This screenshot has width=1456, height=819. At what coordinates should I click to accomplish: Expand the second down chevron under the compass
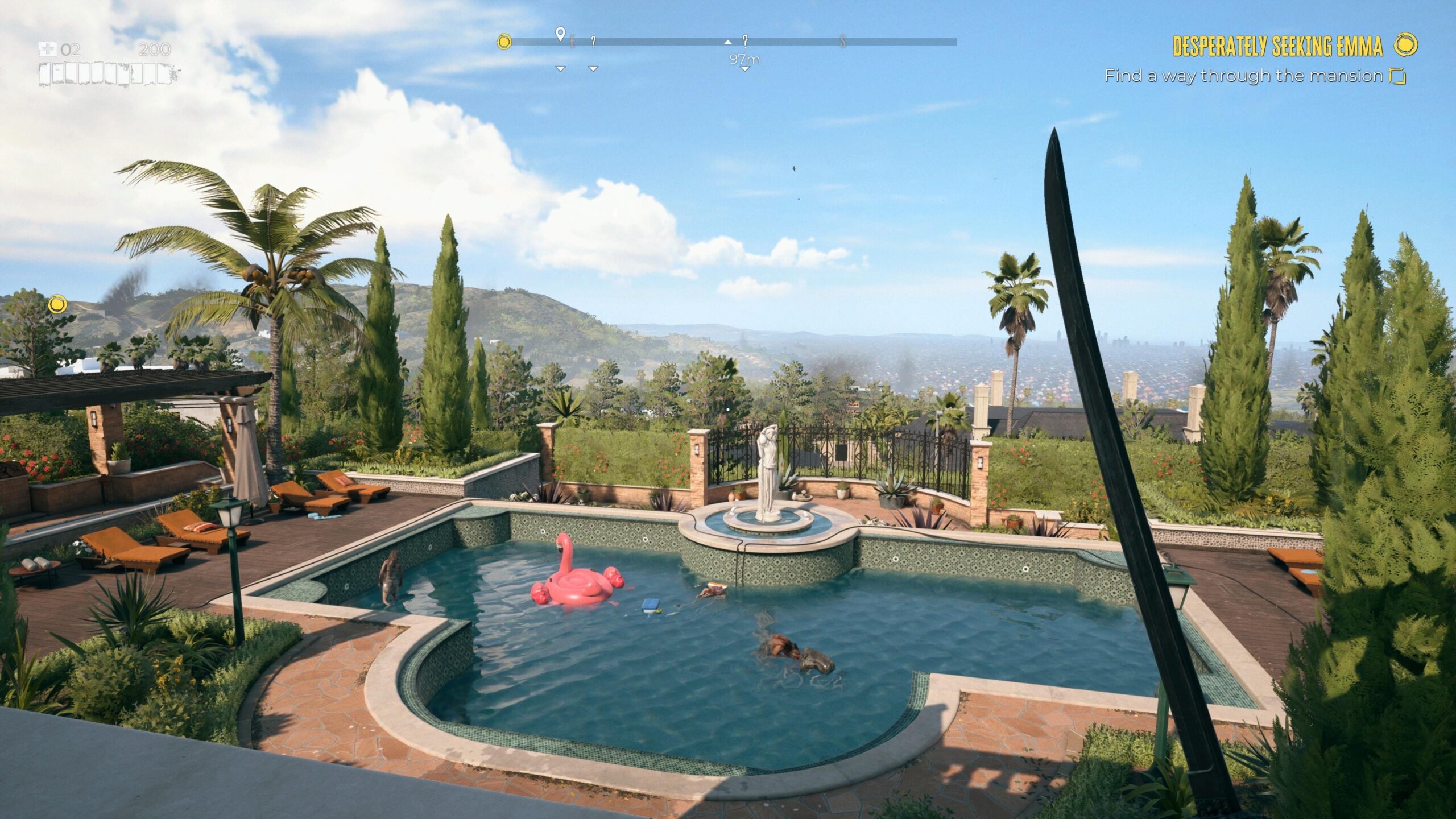(593, 68)
